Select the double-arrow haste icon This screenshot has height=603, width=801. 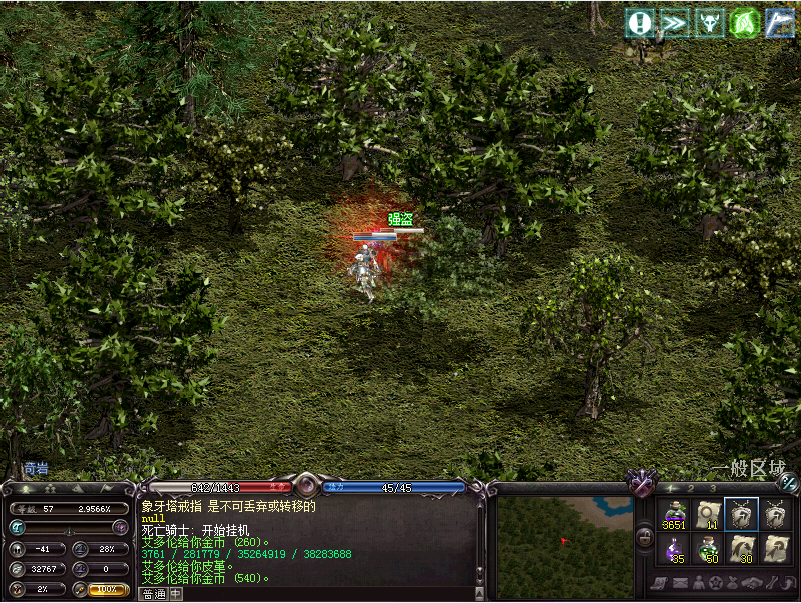pos(676,23)
